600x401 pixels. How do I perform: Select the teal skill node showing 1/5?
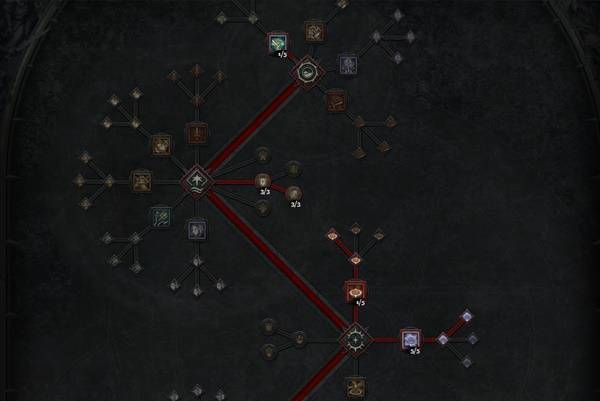(278, 42)
